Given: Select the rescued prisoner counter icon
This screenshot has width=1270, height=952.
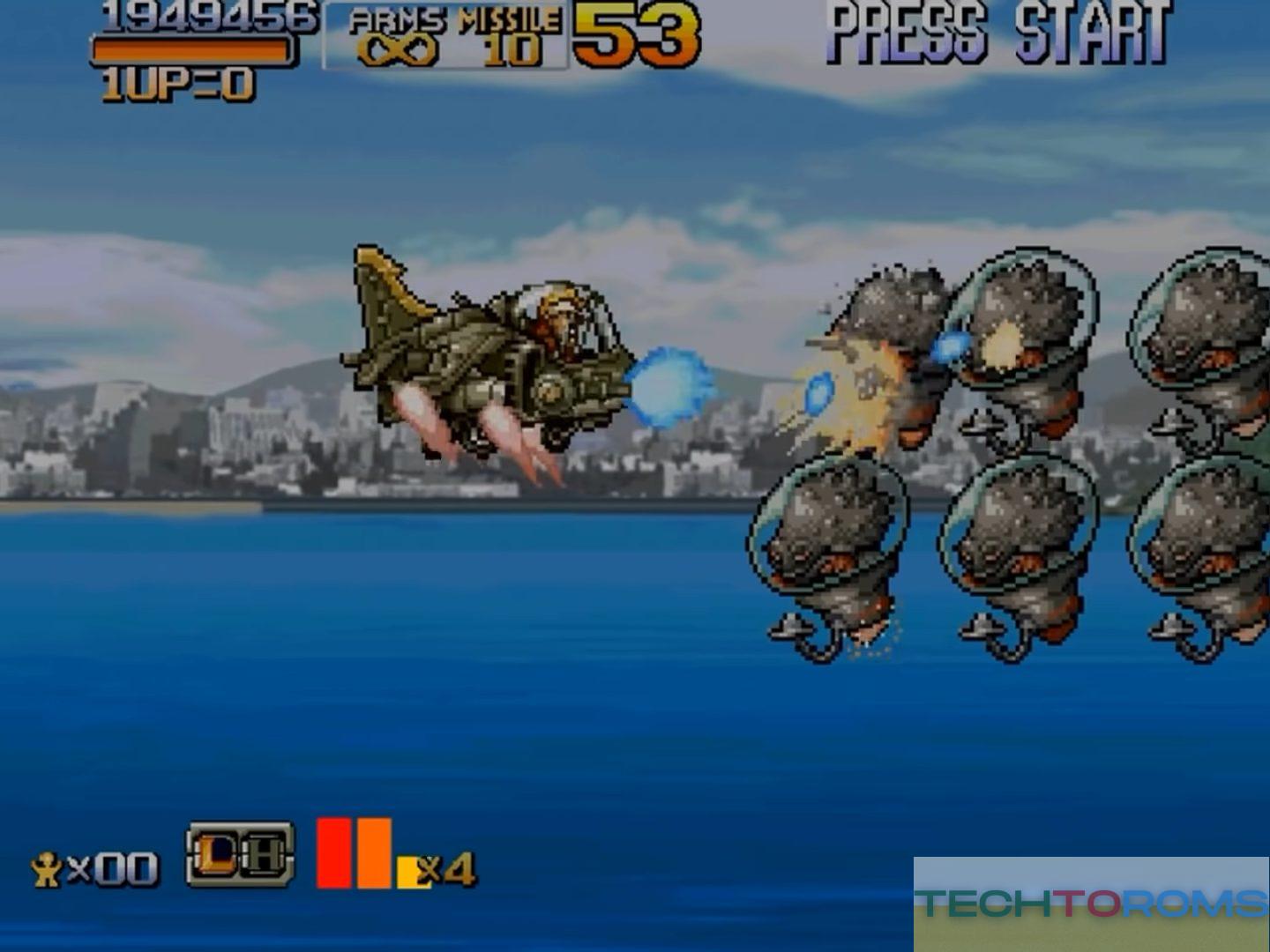Looking at the screenshot, I should pyautogui.click(x=46, y=870).
